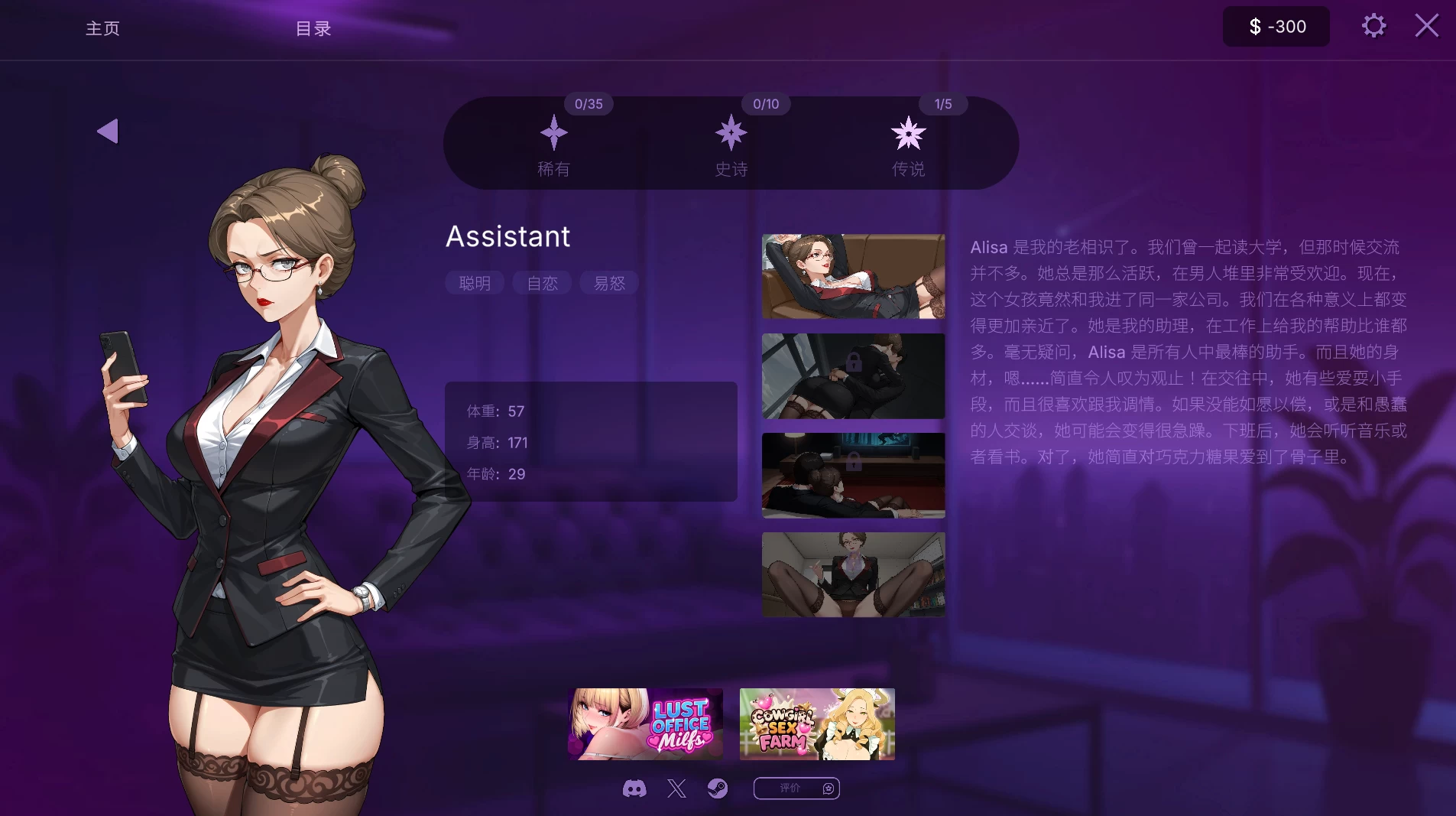The image size is (1456, 816).
Task: Expand the 0/35 counter above 稀有
Action: click(588, 104)
